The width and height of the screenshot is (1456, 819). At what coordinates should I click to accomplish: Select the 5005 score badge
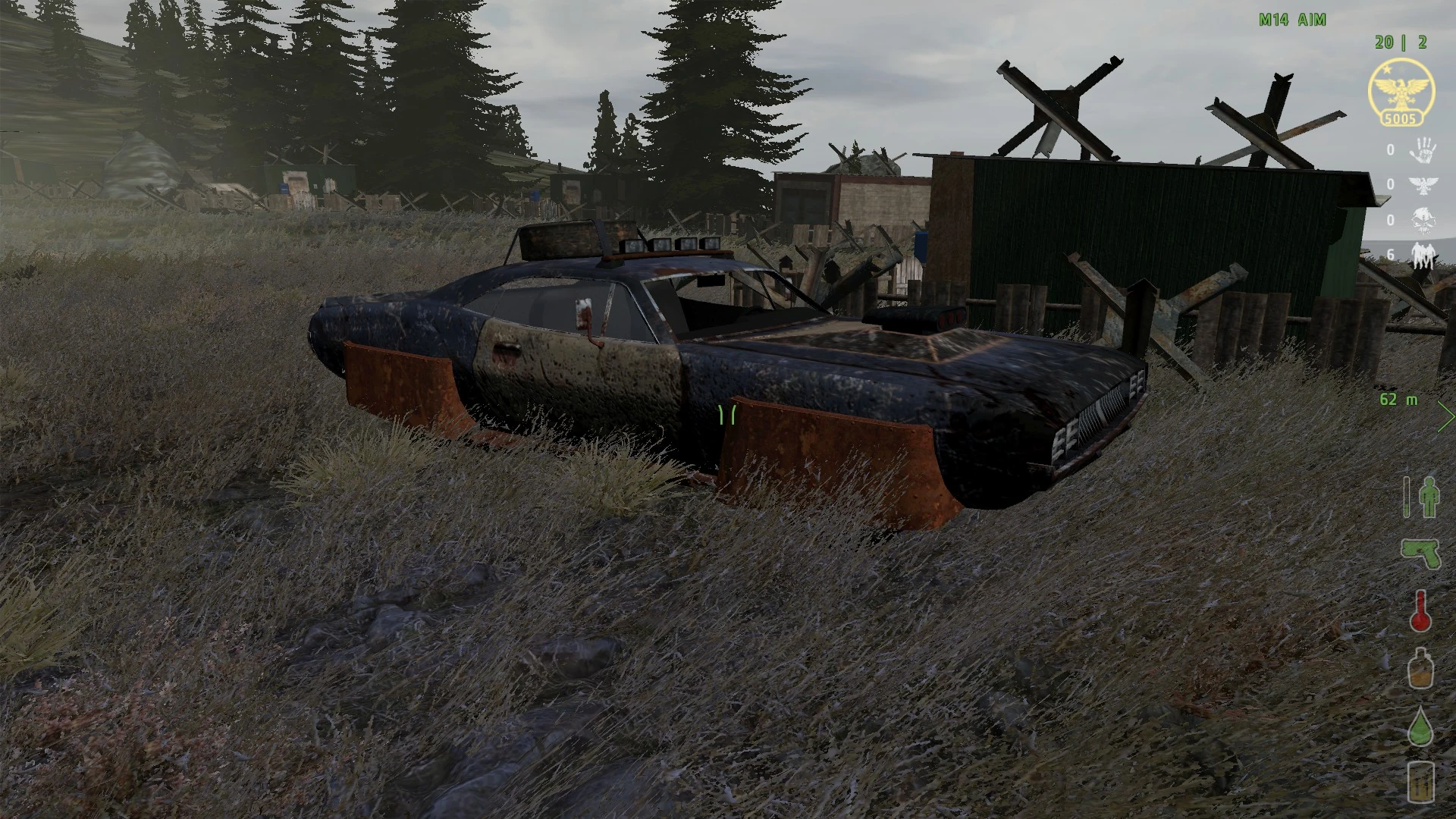coord(1400,118)
